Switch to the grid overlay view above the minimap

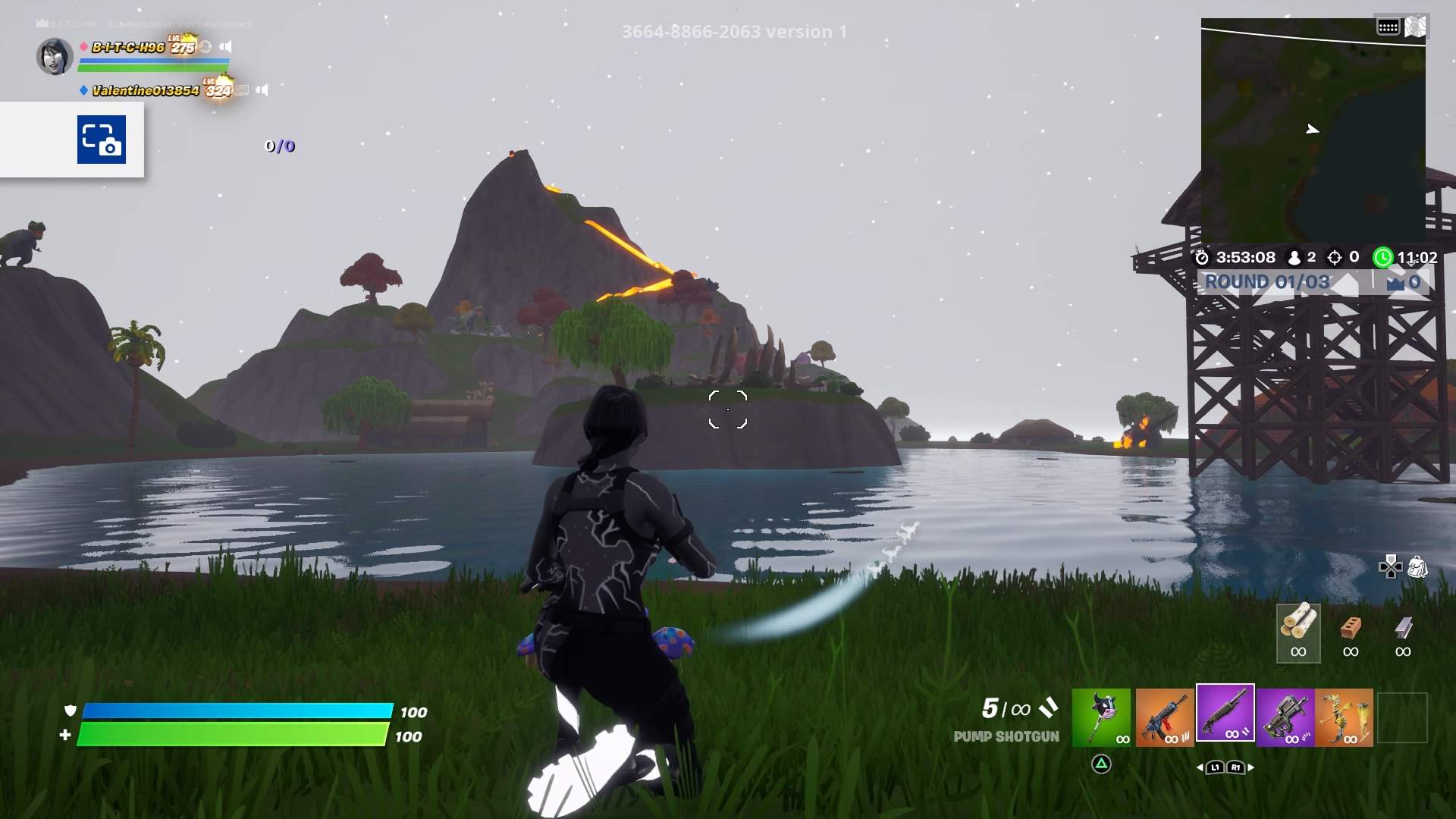pyautogui.click(x=1388, y=25)
